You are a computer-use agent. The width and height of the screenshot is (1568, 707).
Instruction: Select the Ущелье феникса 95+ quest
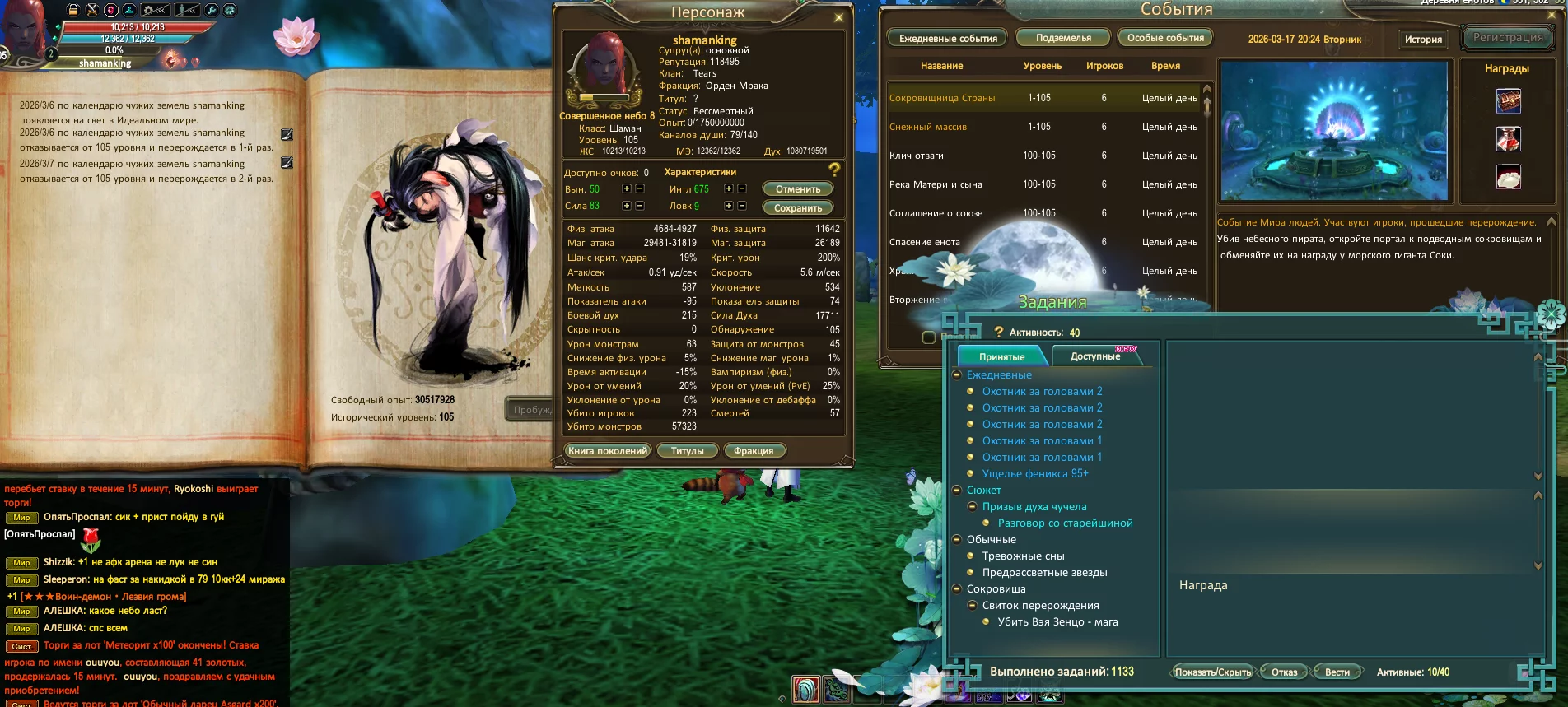pos(1035,474)
